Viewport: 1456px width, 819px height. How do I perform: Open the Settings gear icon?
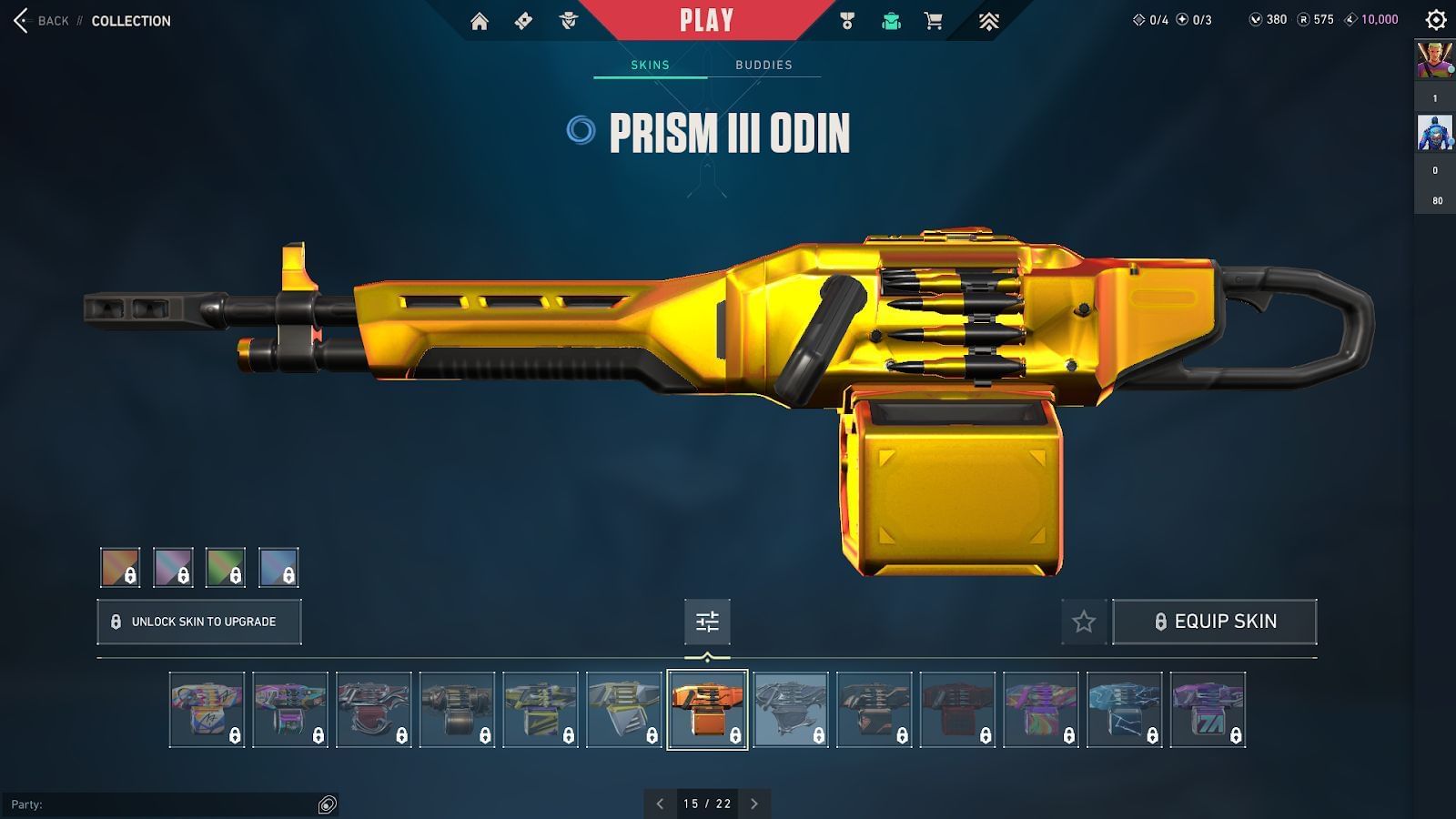click(1435, 18)
